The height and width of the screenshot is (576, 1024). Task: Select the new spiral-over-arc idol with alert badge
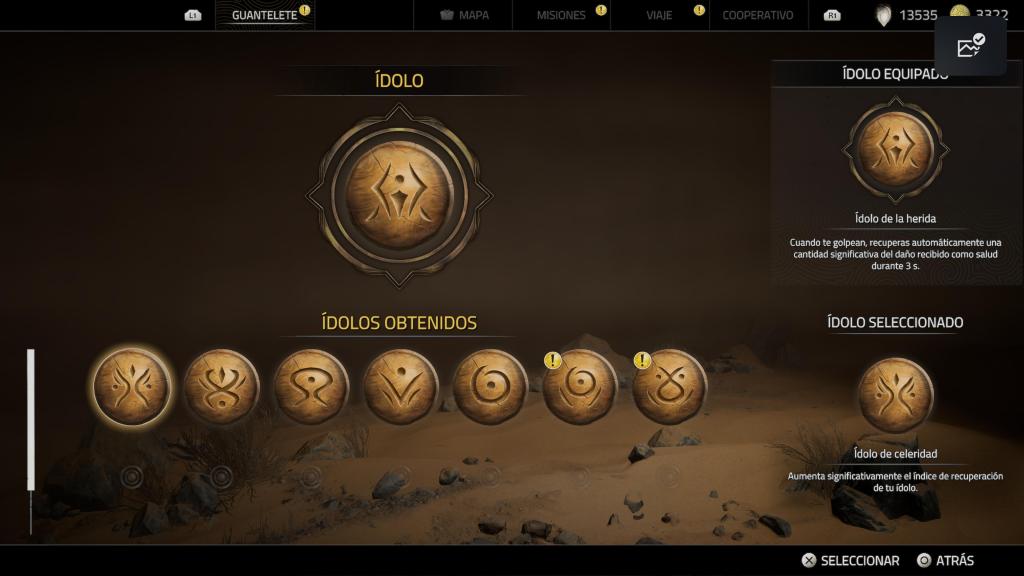[580, 387]
